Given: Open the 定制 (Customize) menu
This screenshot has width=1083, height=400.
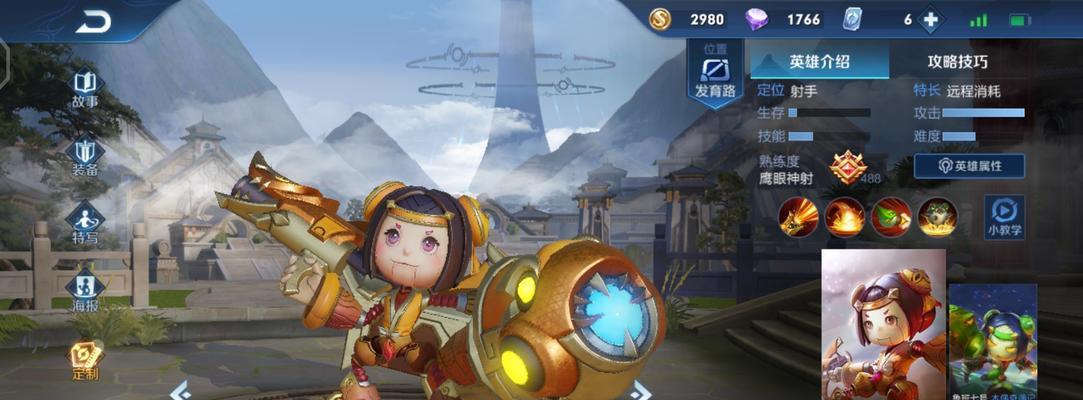Looking at the screenshot, I should pos(85,360).
